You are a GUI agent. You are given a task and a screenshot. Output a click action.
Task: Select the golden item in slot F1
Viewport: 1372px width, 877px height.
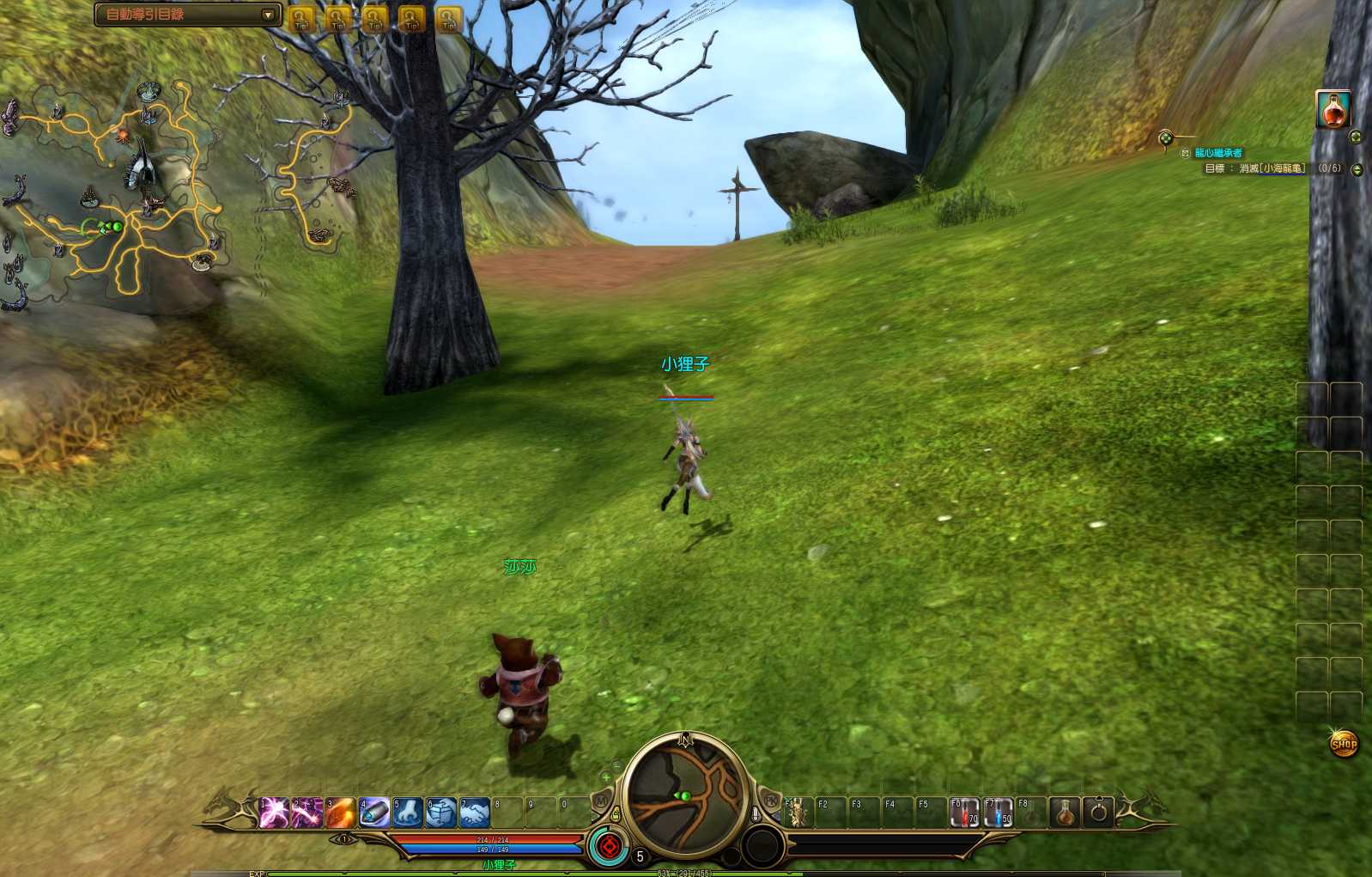[x=797, y=812]
